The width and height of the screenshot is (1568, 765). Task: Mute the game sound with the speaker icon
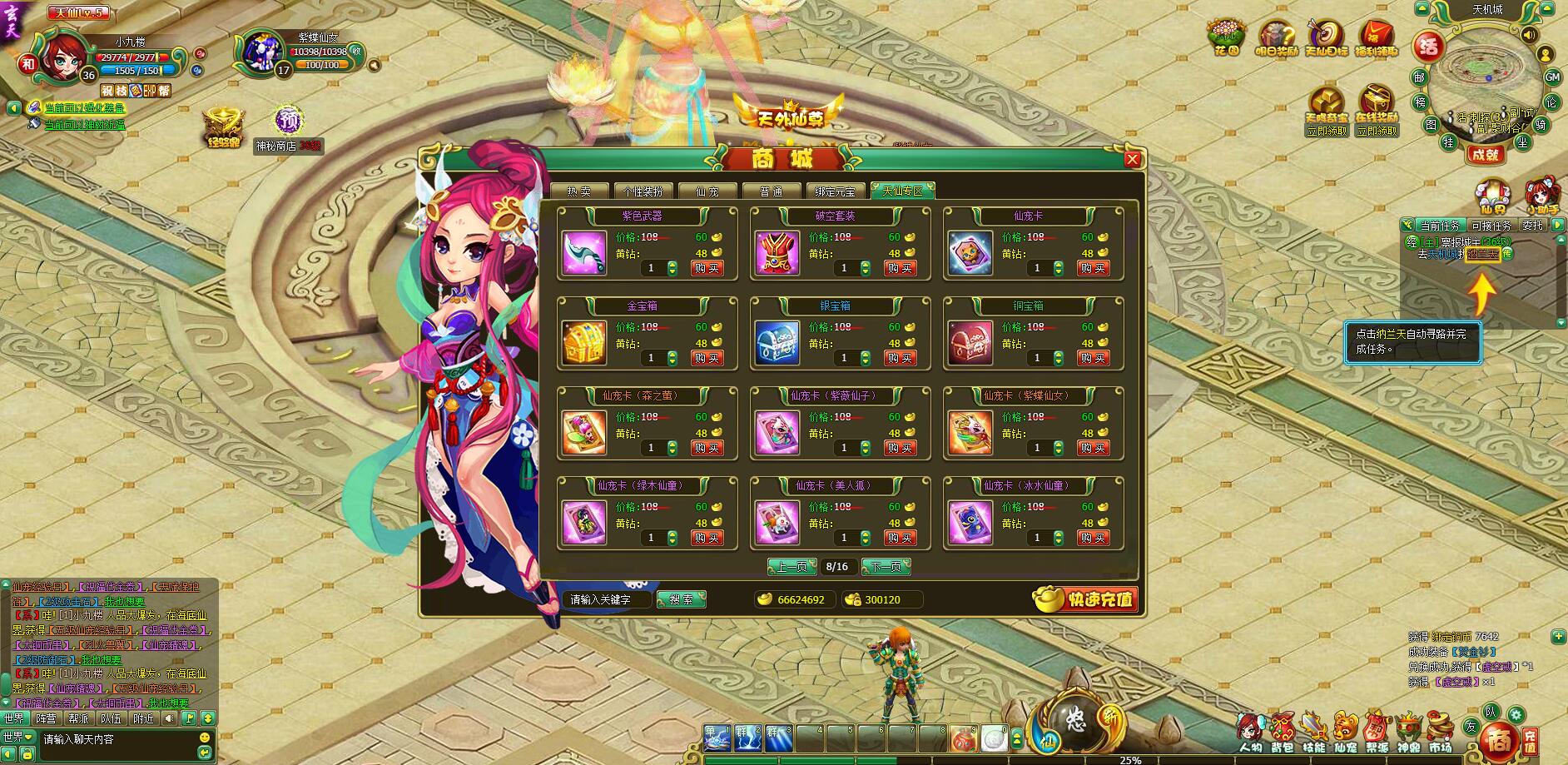pos(1529,35)
